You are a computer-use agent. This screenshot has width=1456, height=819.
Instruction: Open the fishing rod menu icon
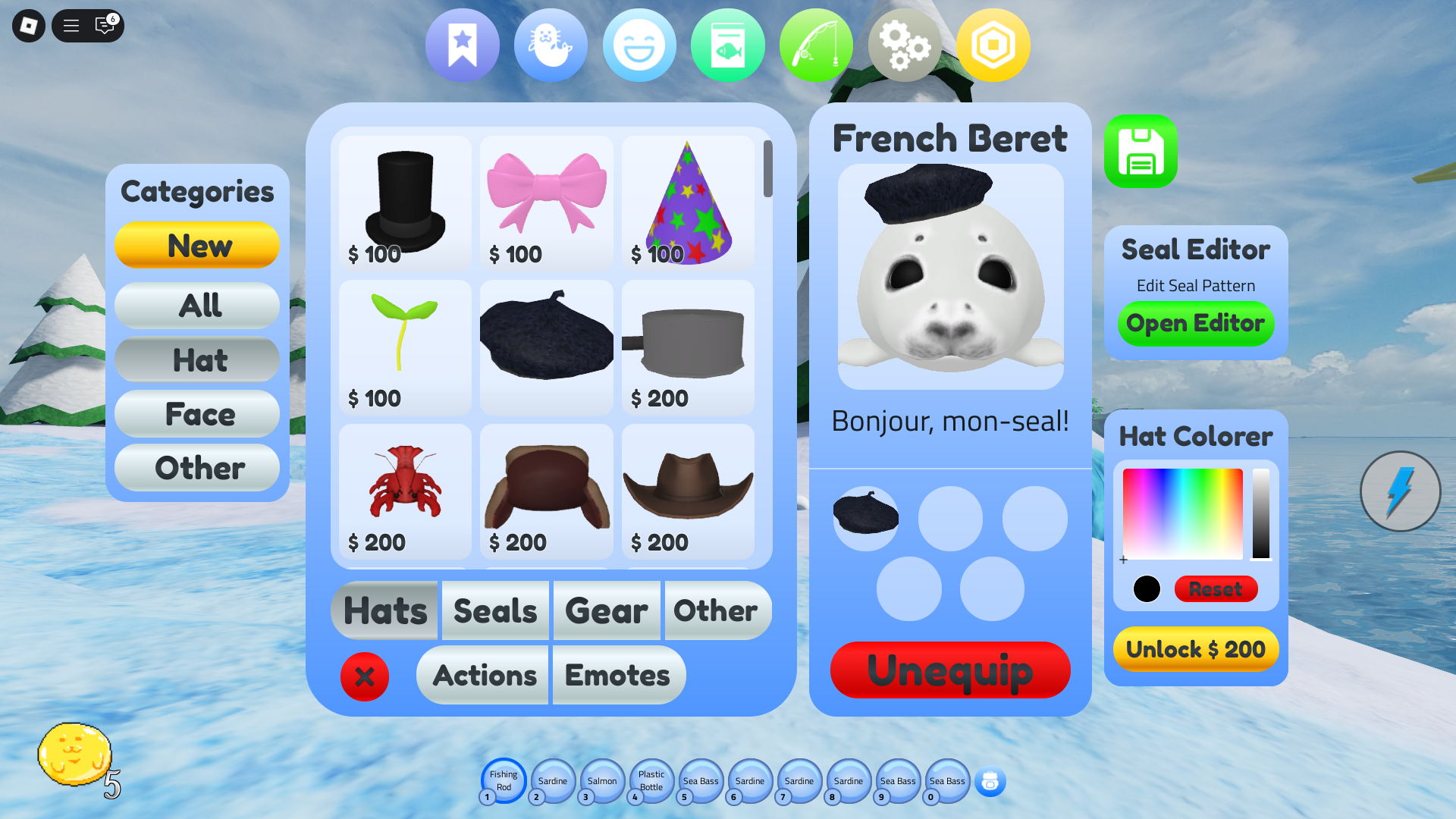click(816, 45)
